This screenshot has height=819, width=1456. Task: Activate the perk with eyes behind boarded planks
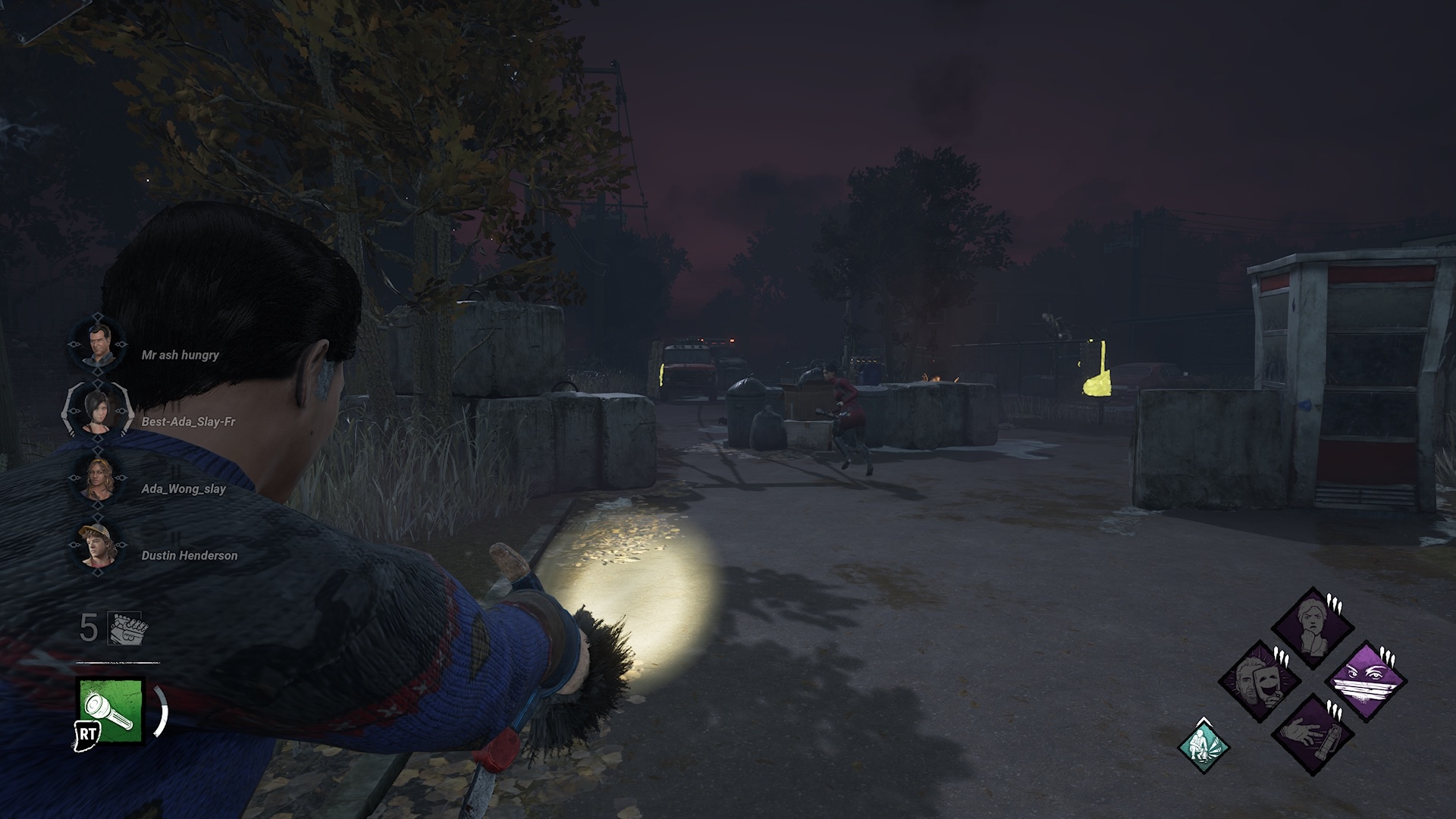point(1365,680)
